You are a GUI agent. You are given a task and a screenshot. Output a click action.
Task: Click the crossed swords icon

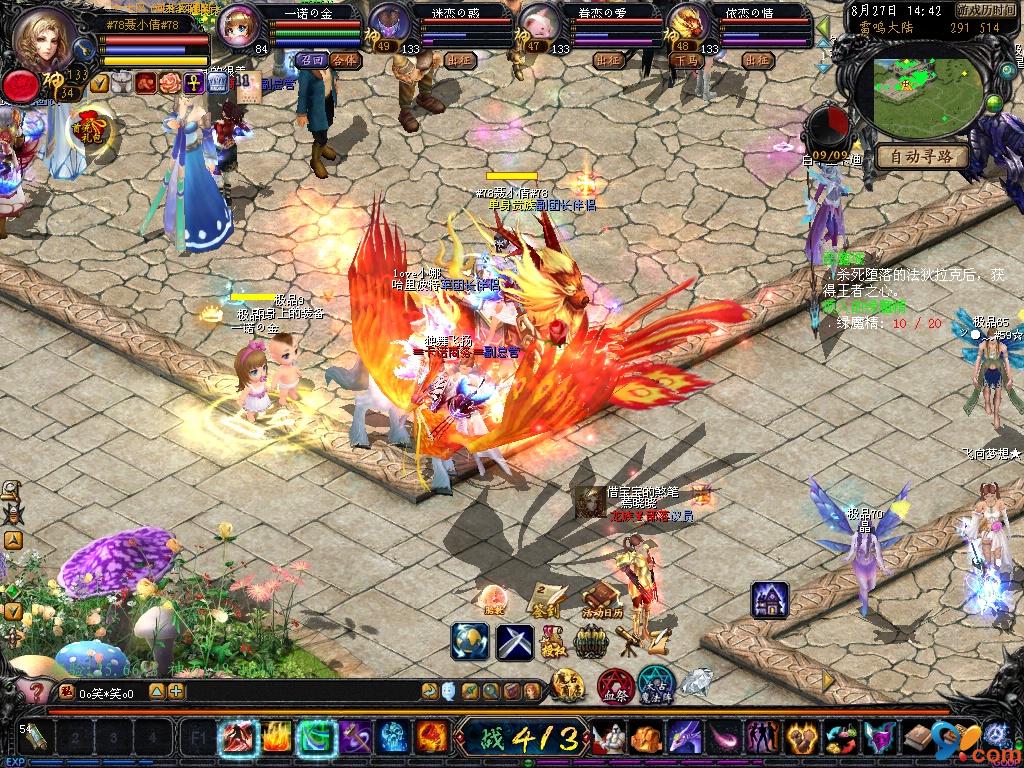515,641
